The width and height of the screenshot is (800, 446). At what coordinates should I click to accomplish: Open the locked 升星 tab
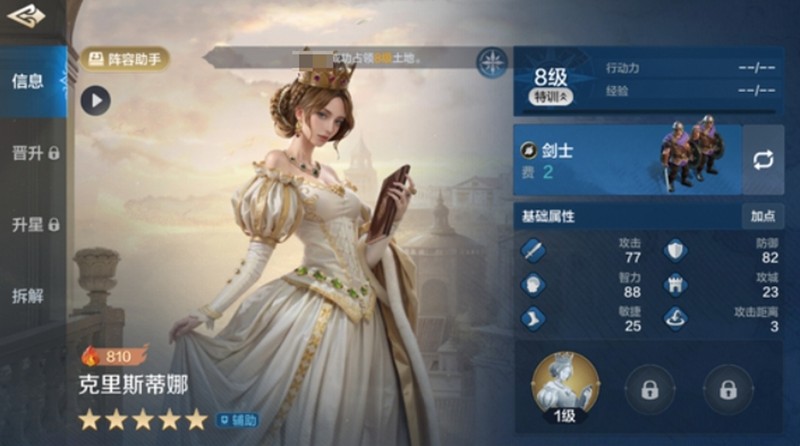(x=34, y=224)
